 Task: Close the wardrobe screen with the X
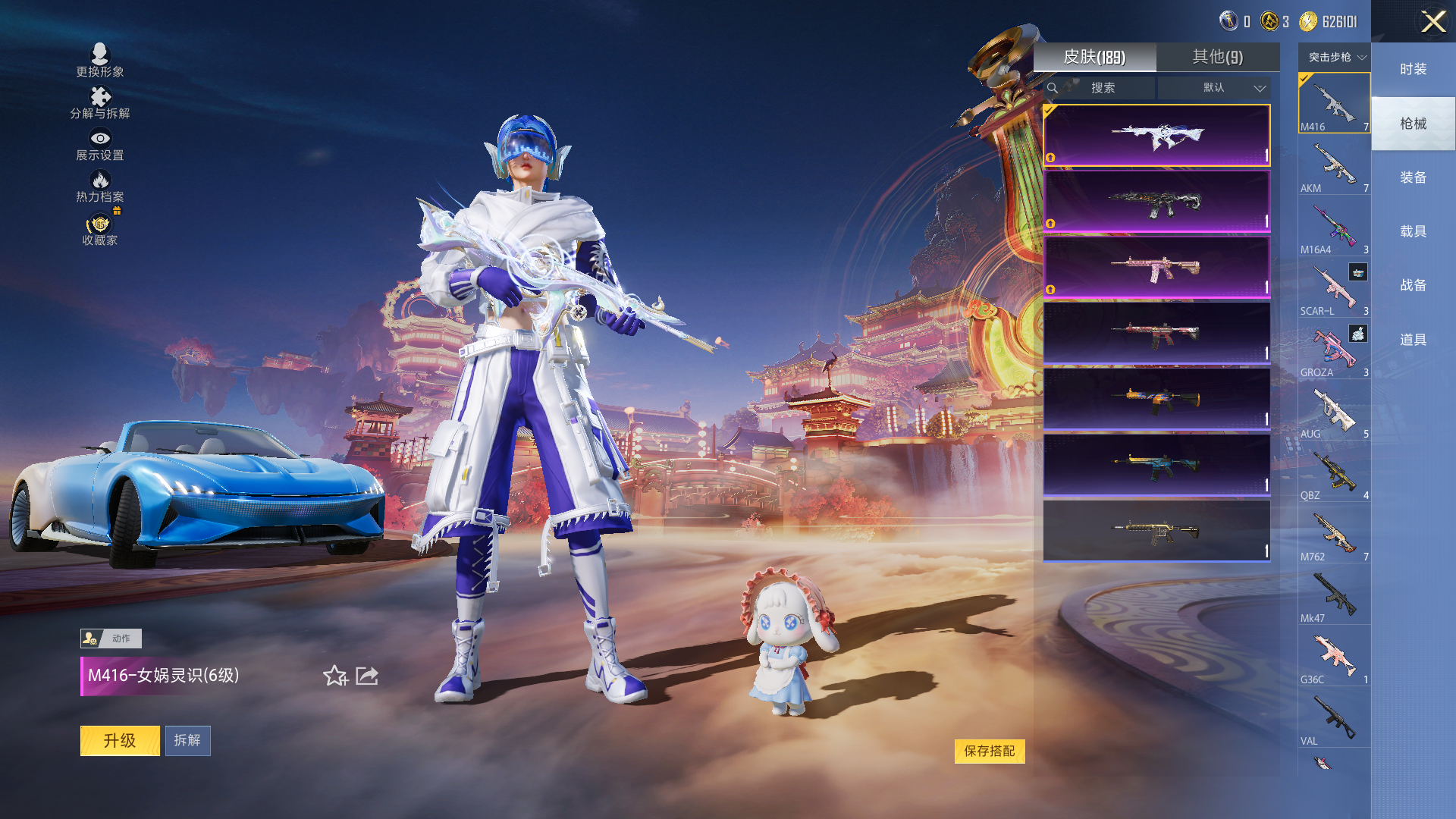click(1432, 21)
